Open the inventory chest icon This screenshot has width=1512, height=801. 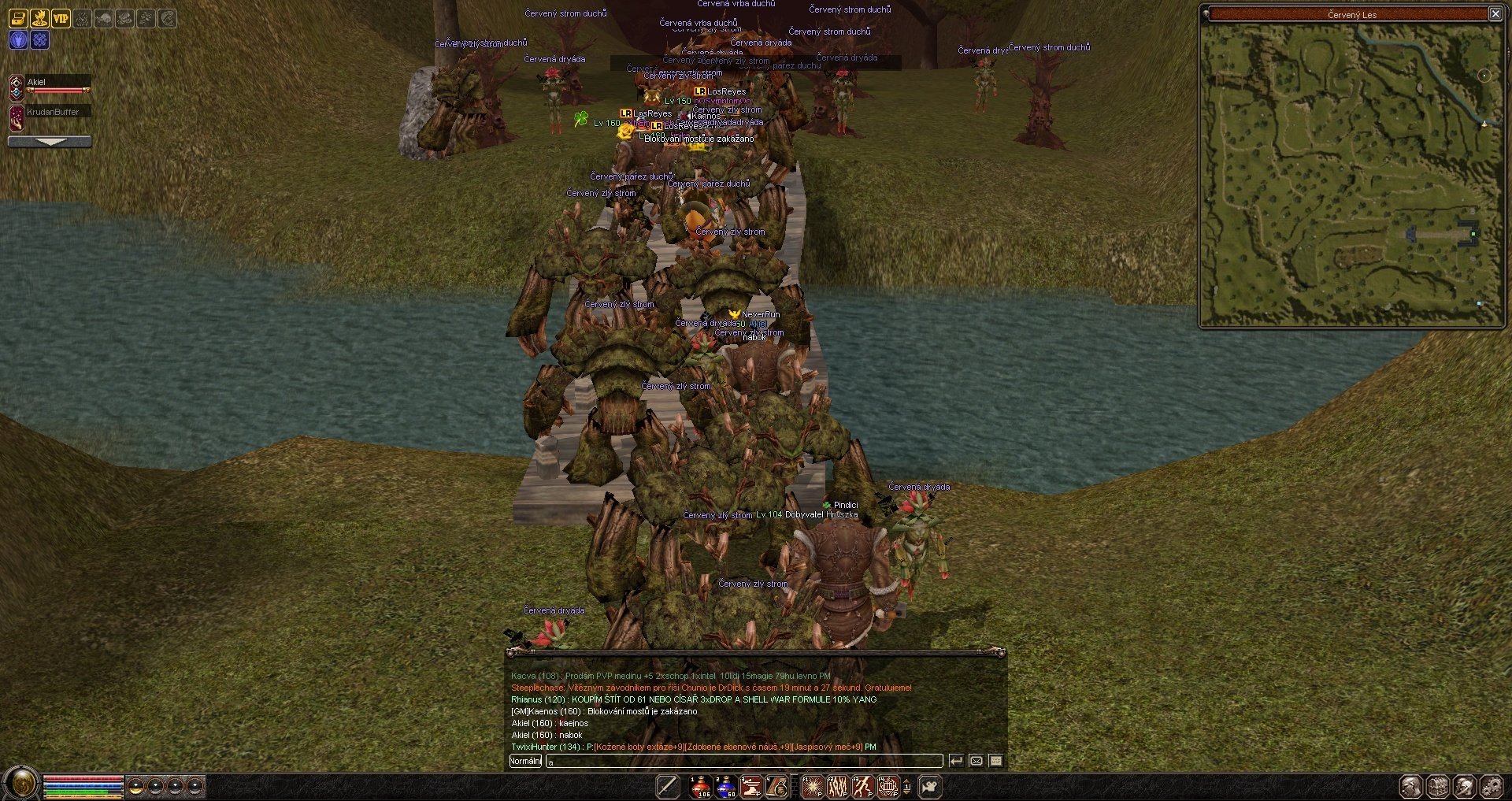[x=1438, y=786]
